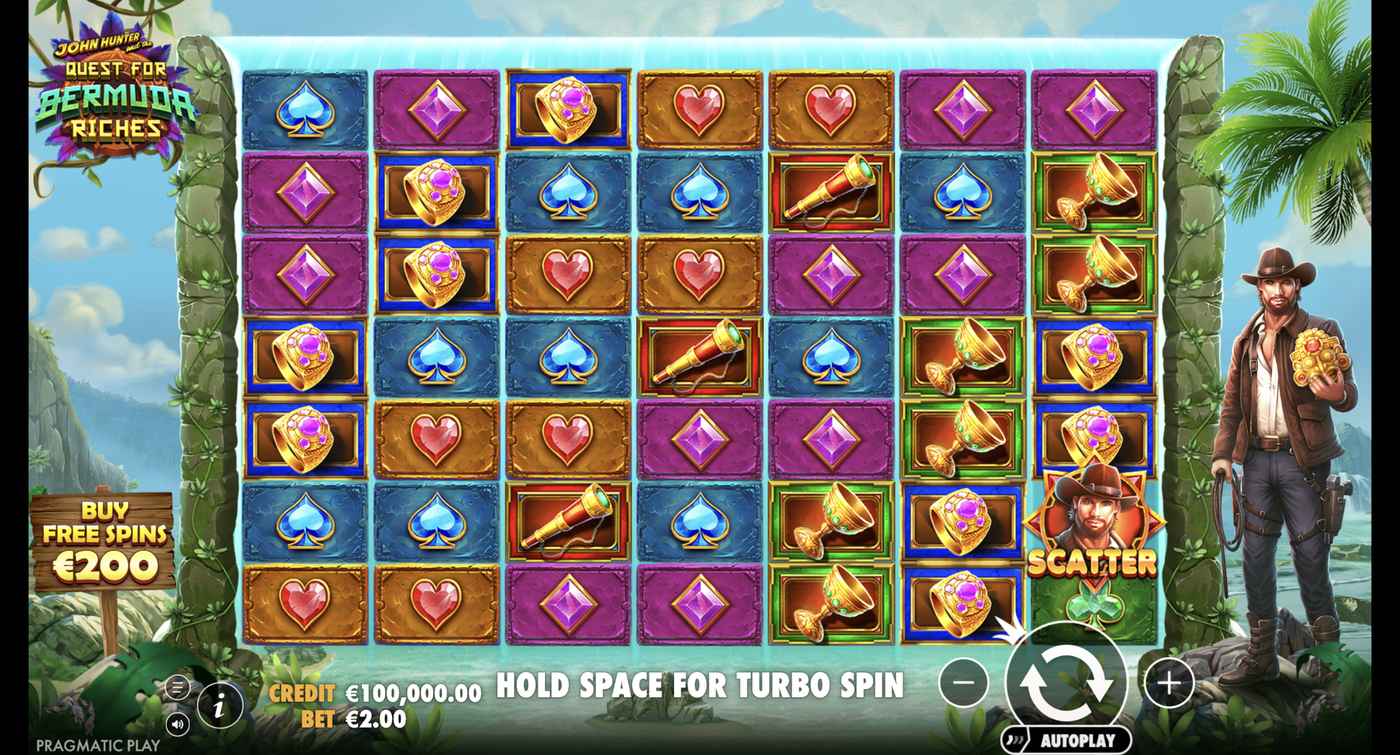Open the hamburger settings menu

[x=178, y=689]
